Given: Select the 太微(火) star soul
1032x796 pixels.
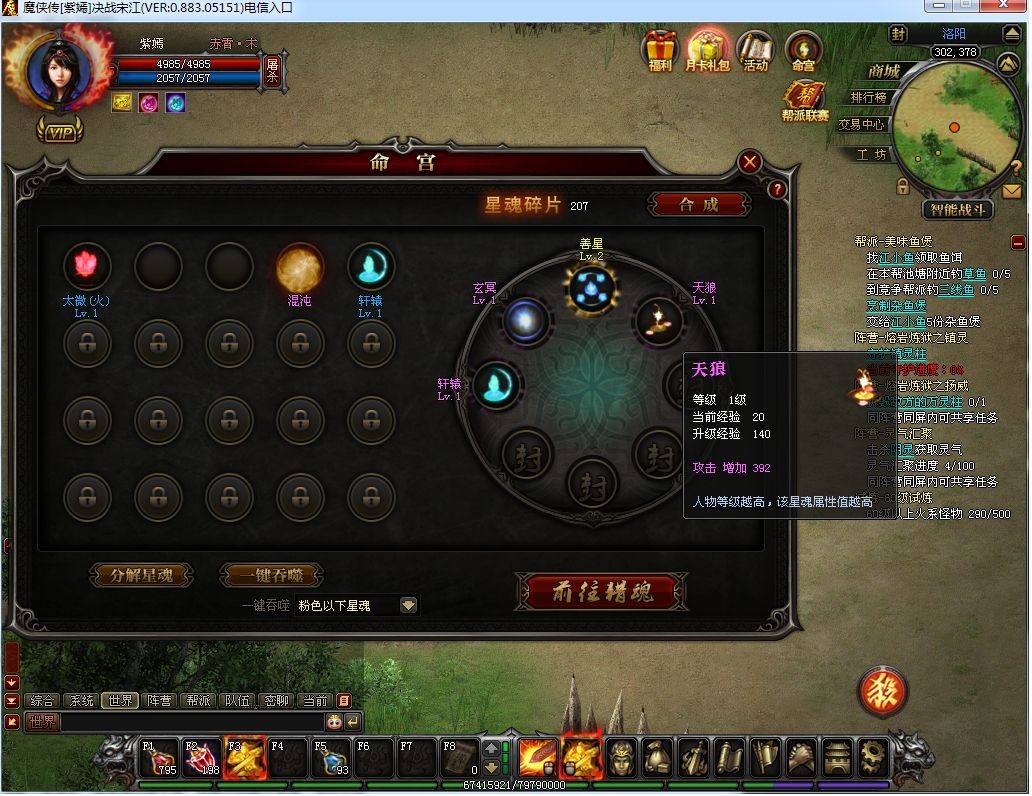Looking at the screenshot, I should coord(87,266).
